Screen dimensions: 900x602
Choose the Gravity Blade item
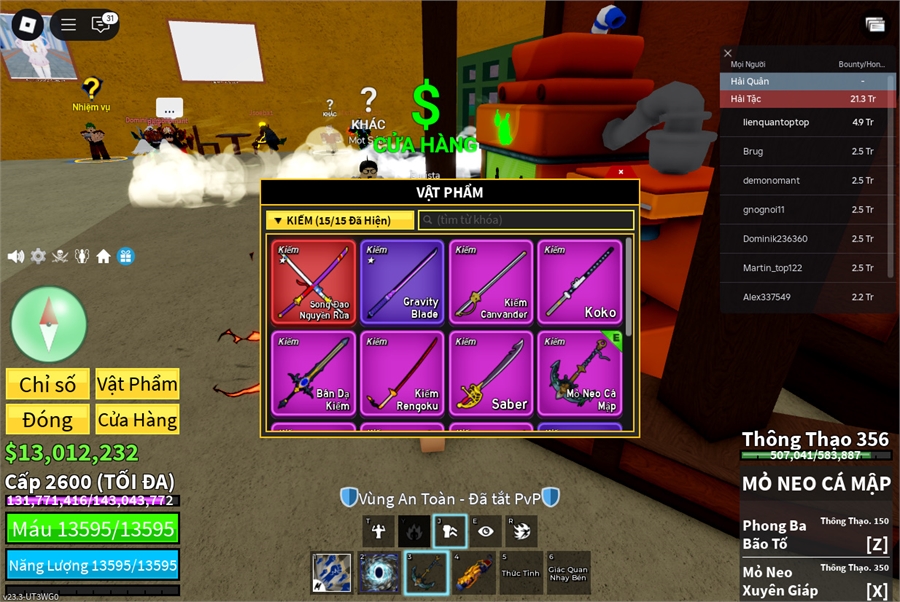403,281
